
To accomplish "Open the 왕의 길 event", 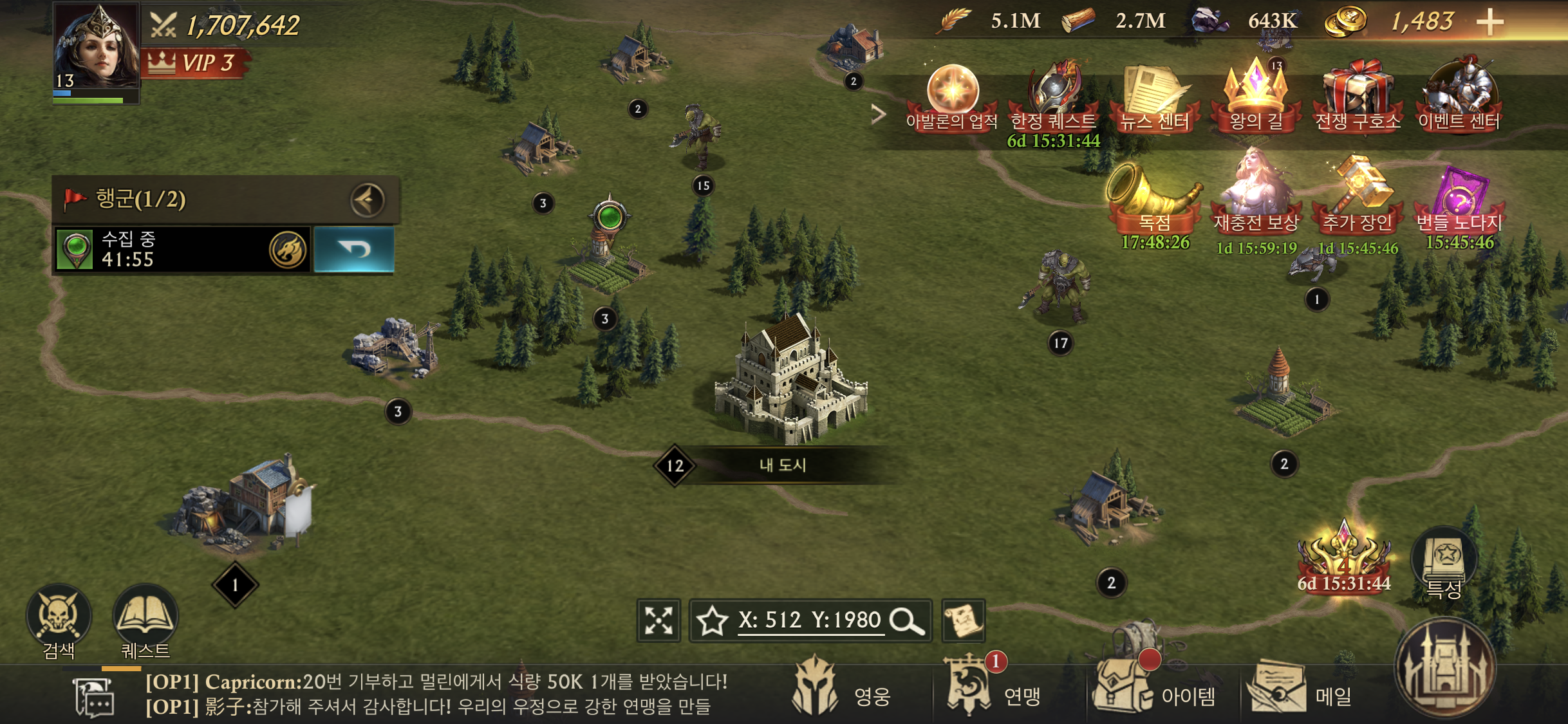I will point(1256,97).
